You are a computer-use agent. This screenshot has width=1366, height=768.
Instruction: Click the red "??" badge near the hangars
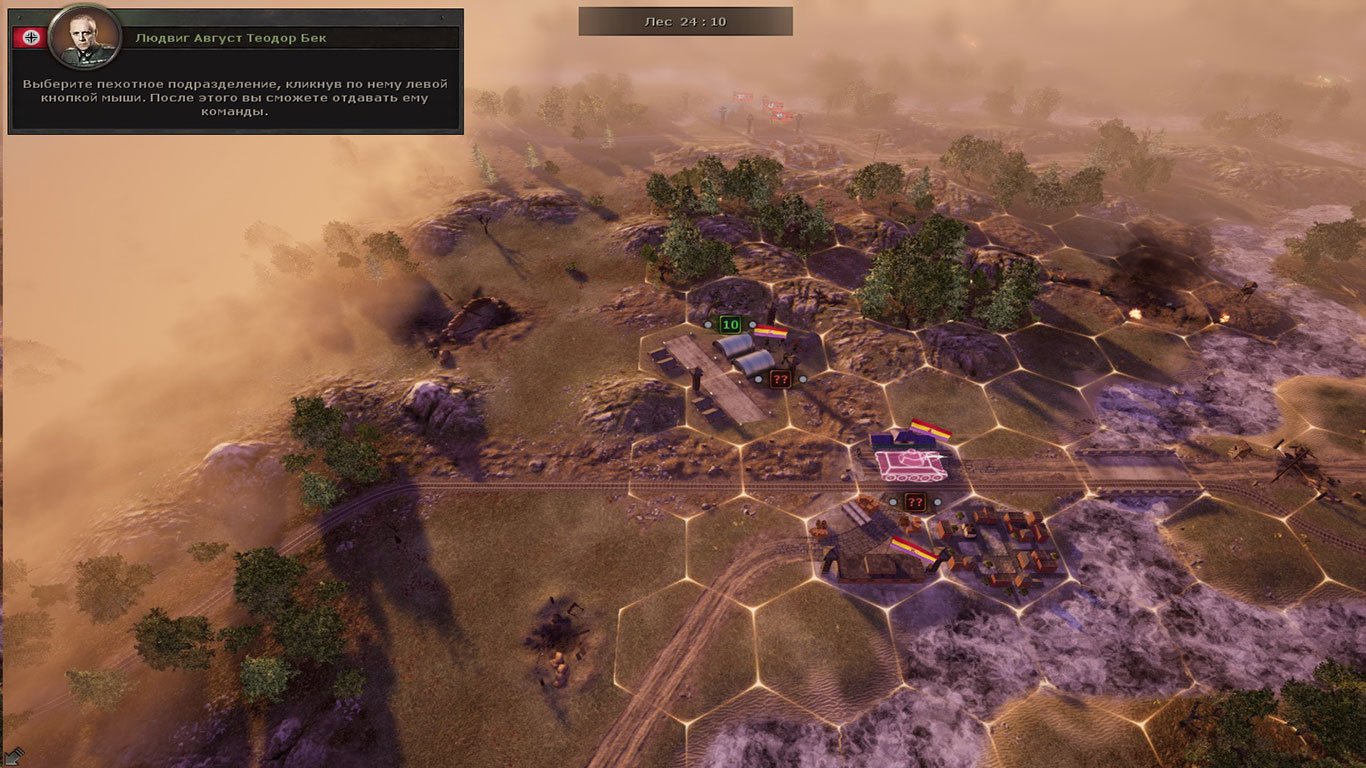[x=780, y=378]
